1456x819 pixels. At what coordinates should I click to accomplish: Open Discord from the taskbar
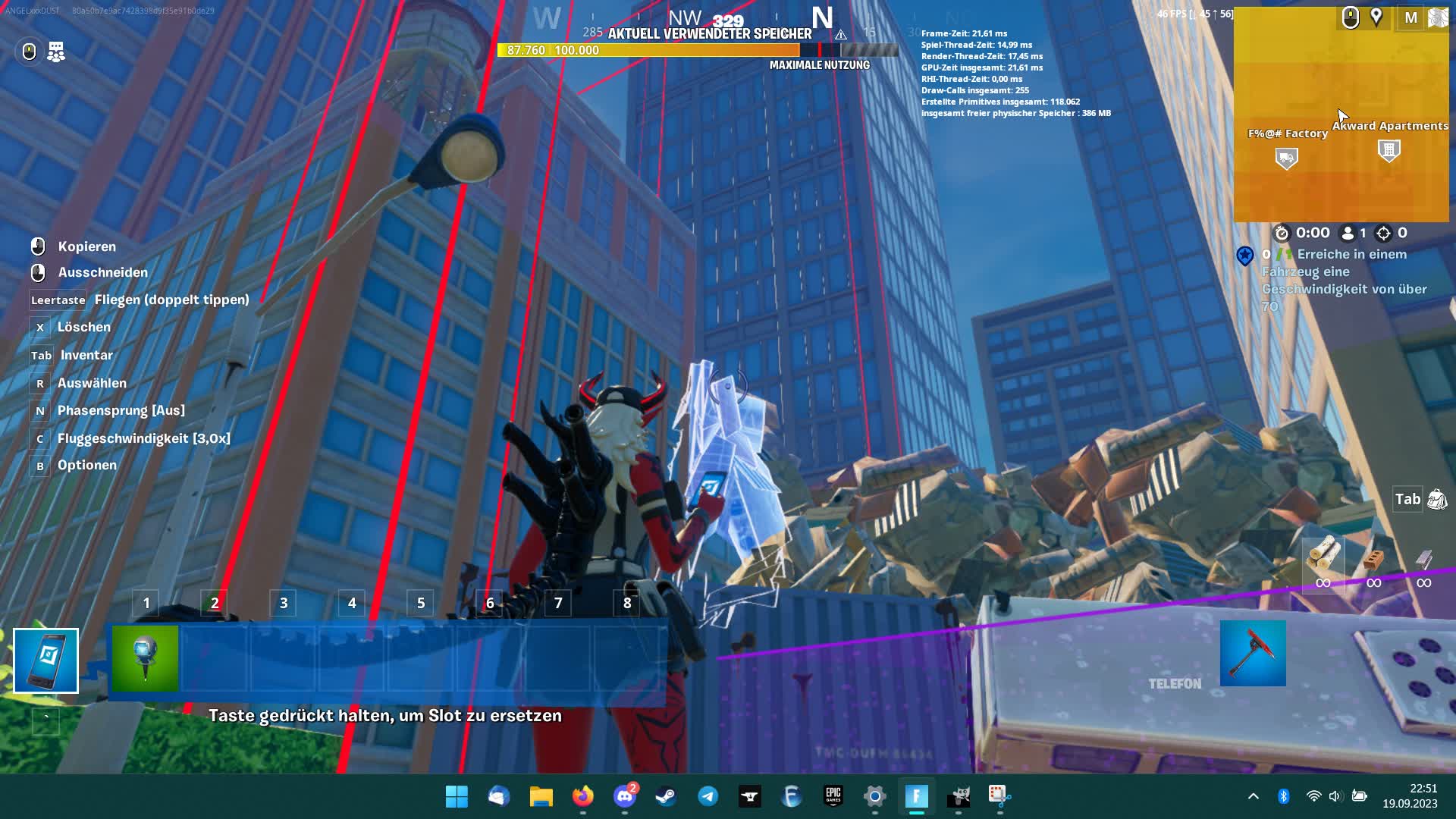pyautogui.click(x=625, y=796)
